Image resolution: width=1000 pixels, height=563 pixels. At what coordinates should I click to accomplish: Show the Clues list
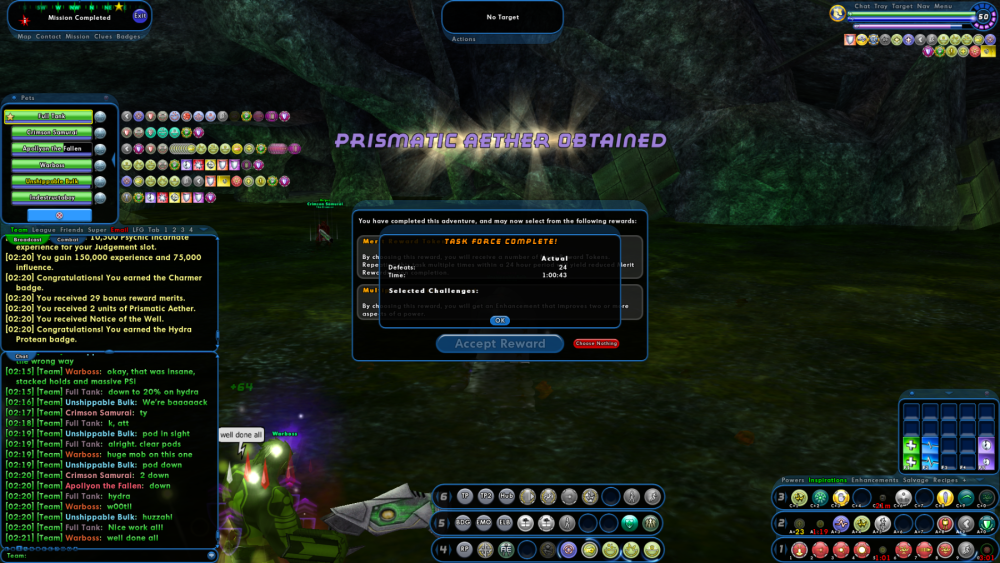tap(103, 37)
